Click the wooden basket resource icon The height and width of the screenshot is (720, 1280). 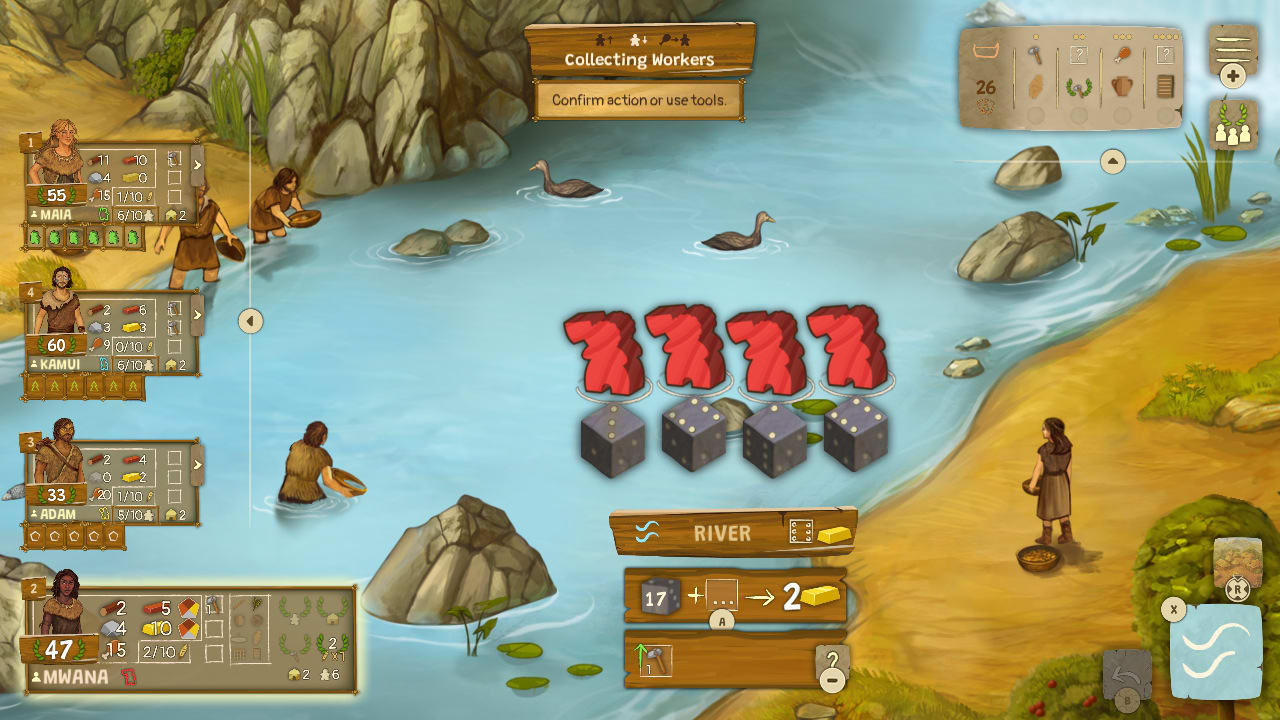987,50
